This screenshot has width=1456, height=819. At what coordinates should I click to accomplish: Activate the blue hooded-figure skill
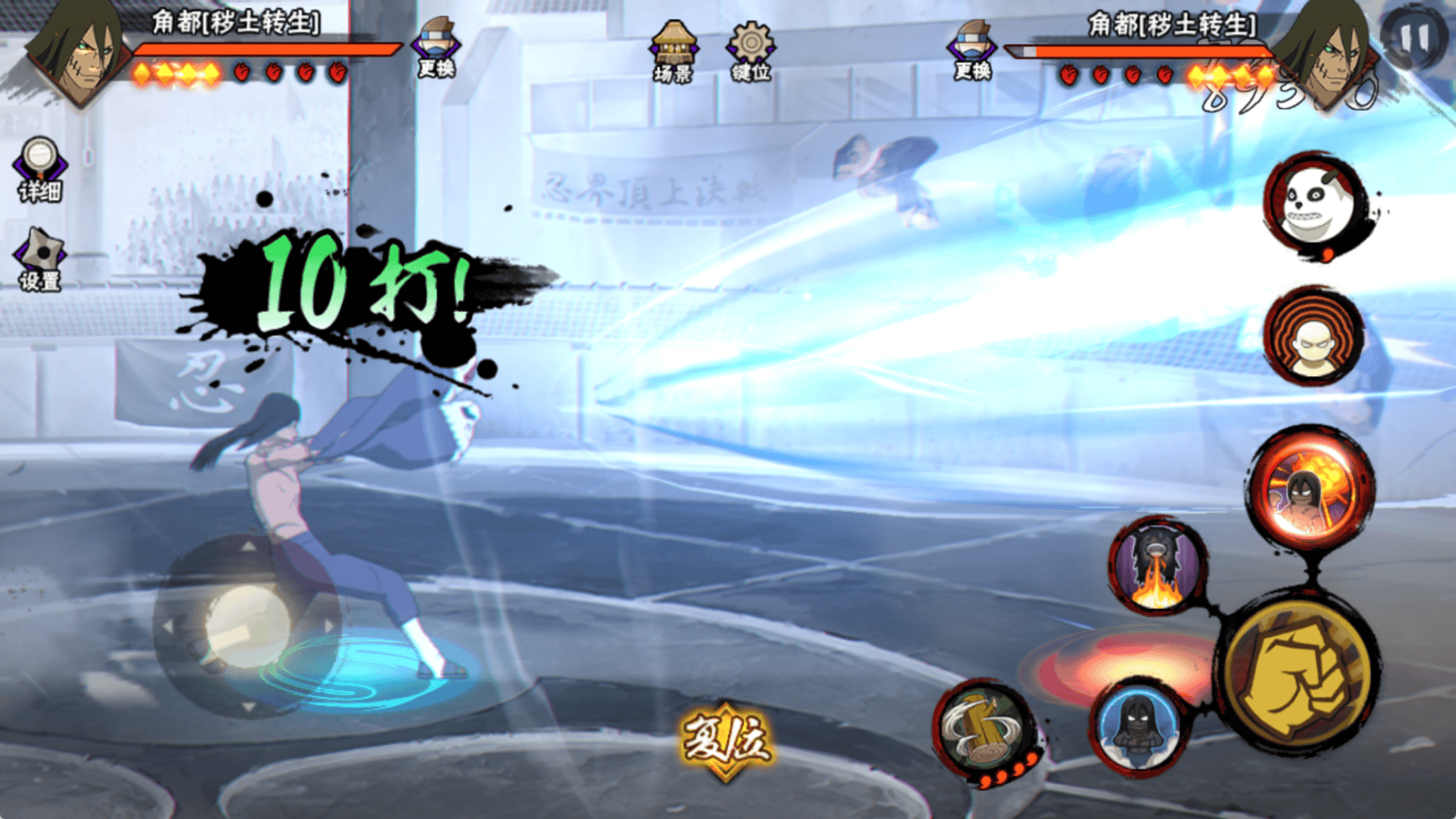click(x=1137, y=725)
